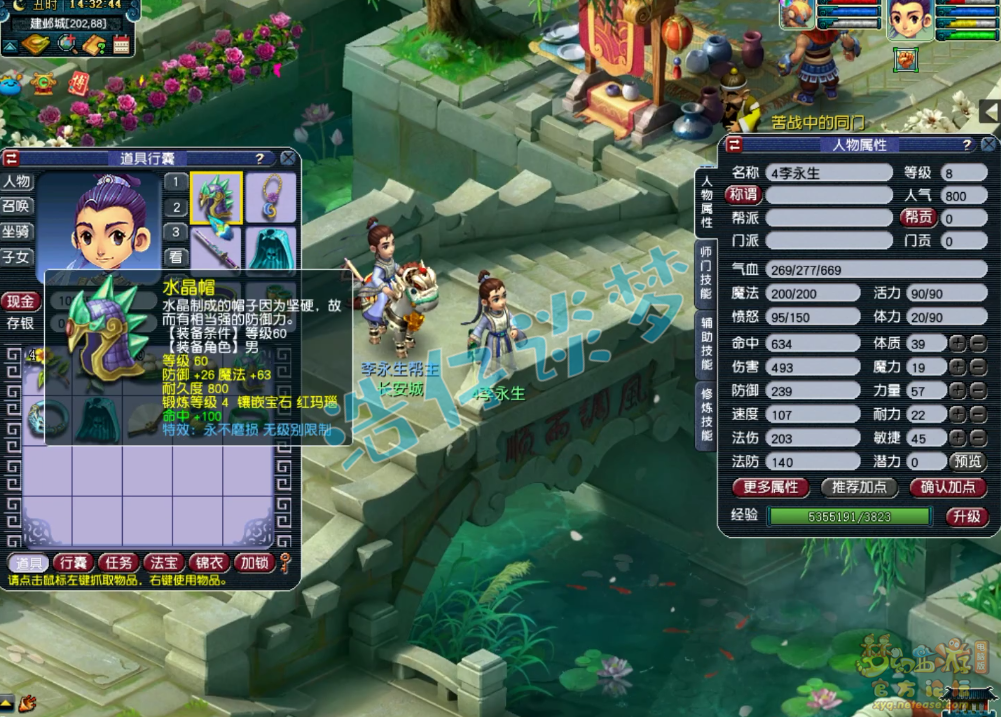Click the 加锁 lock button

(253, 562)
